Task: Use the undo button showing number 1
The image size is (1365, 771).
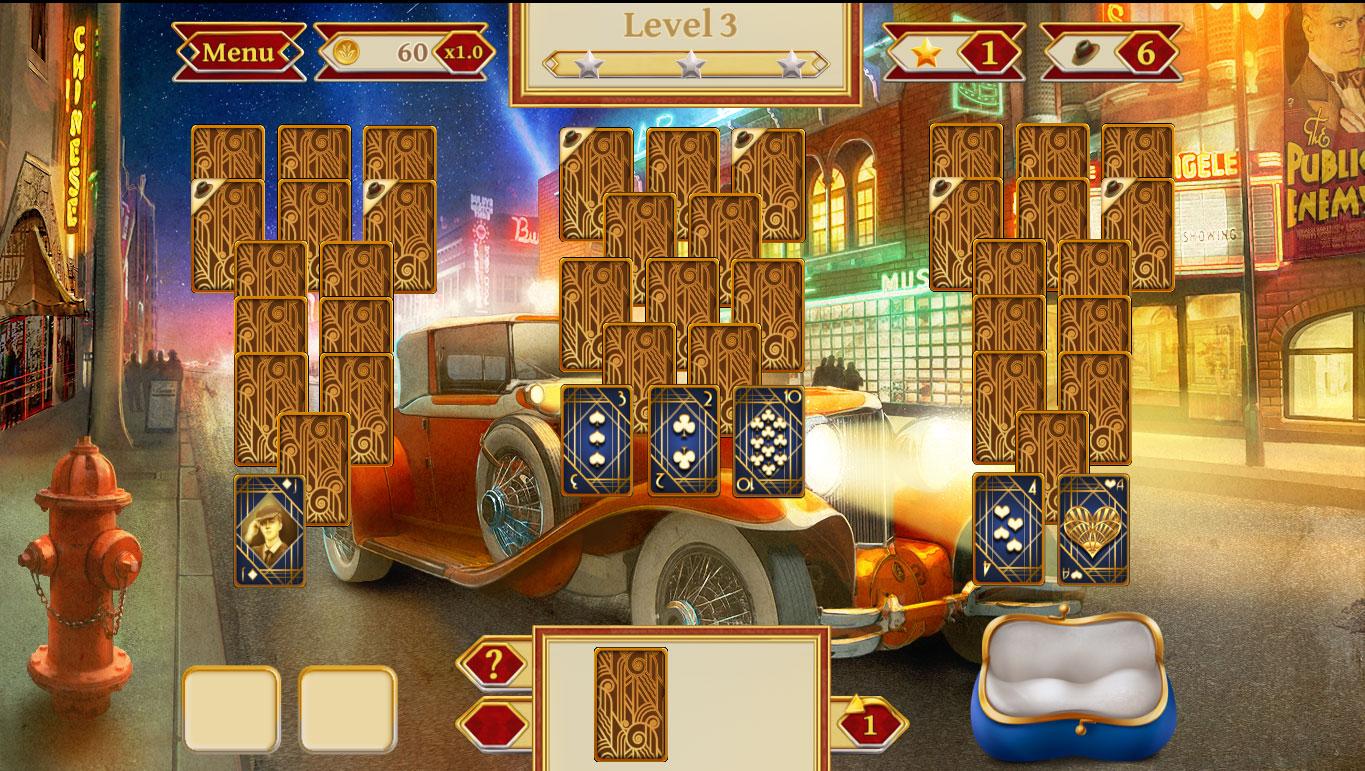Action: 868,724
